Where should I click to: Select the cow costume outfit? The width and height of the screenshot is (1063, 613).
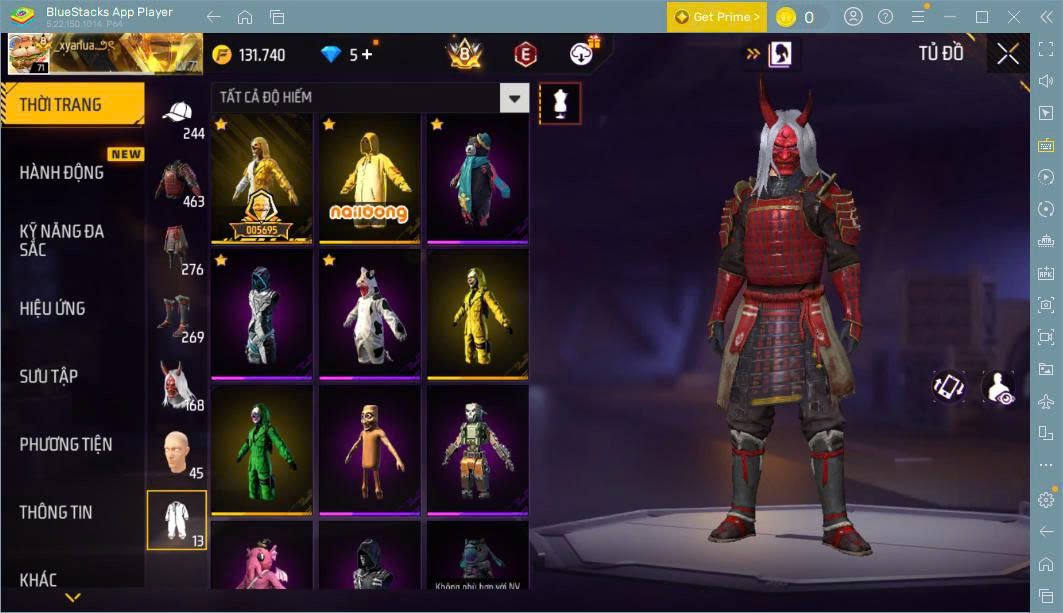tap(369, 314)
